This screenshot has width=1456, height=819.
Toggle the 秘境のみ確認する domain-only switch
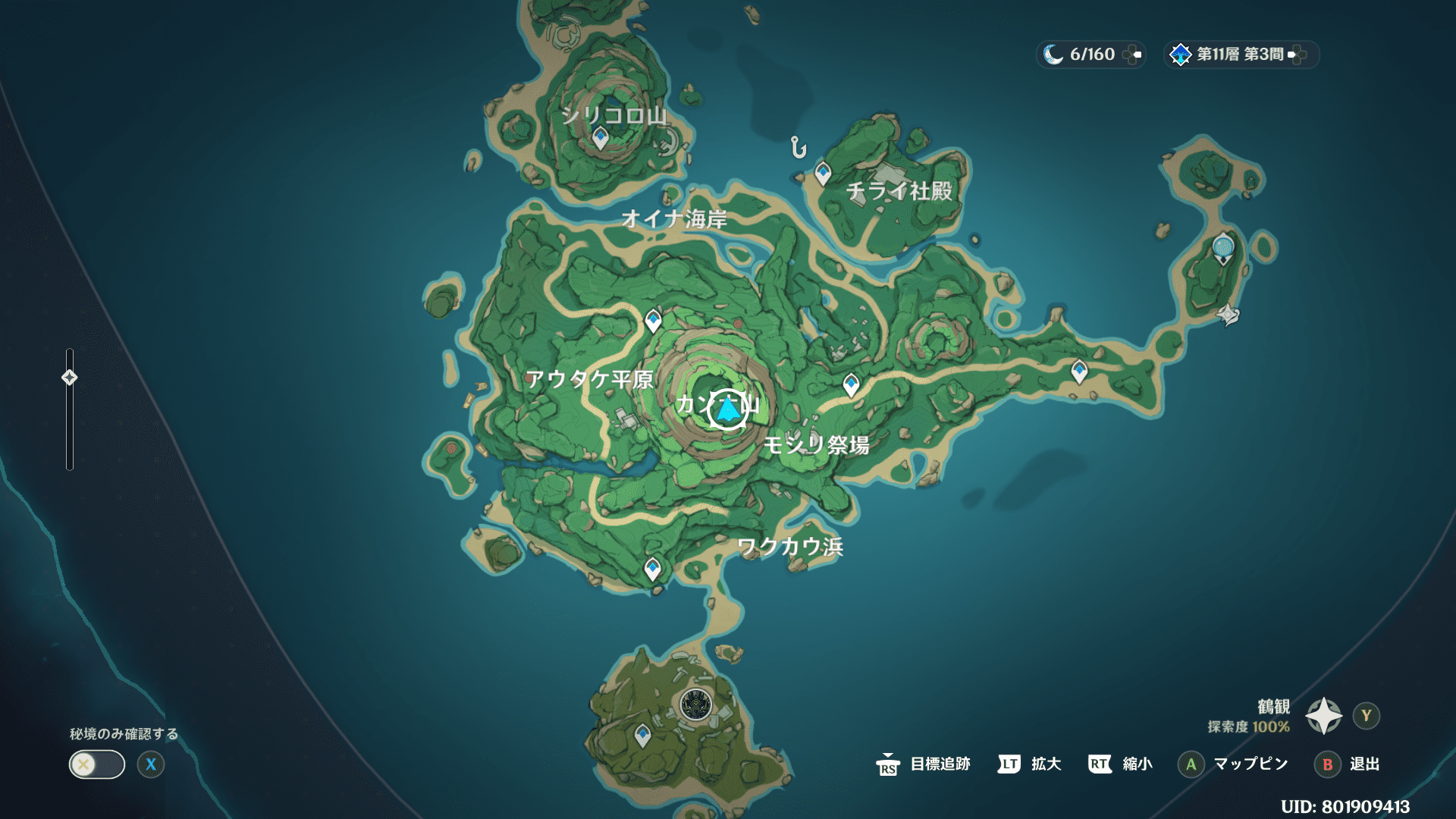click(97, 764)
